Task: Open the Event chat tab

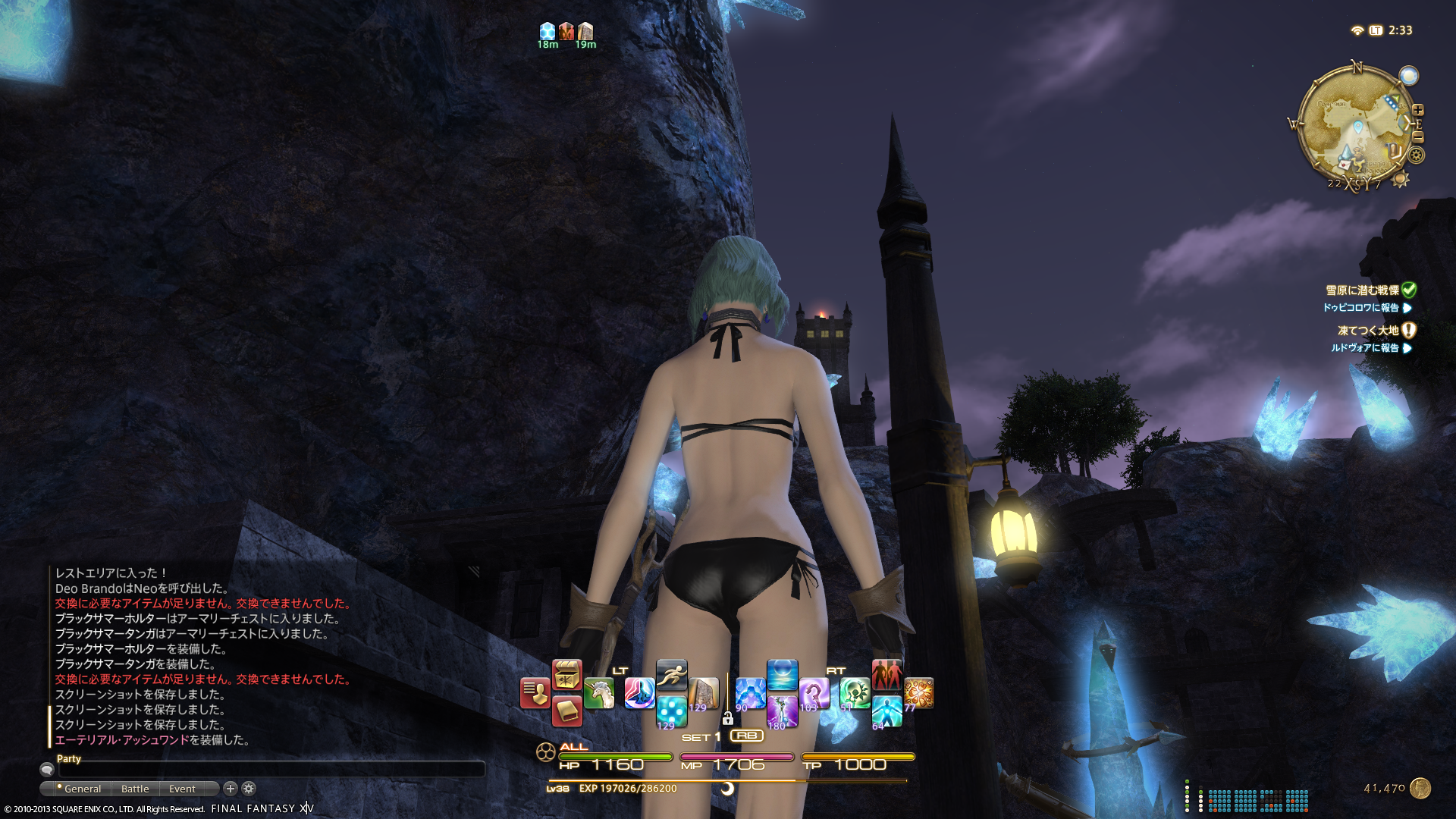Action: tap(182, 789)
